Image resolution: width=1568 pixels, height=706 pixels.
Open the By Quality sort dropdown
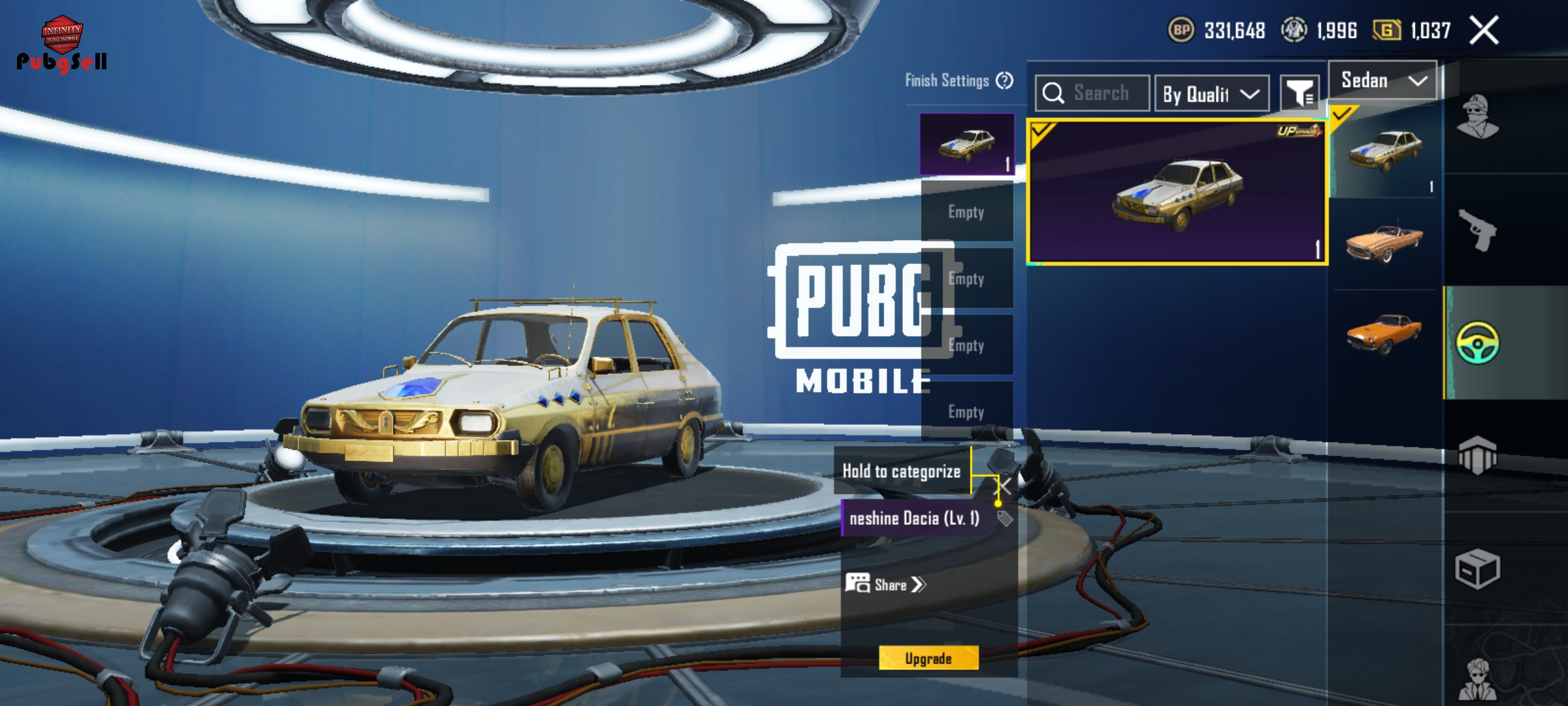tap(1211, 94)
